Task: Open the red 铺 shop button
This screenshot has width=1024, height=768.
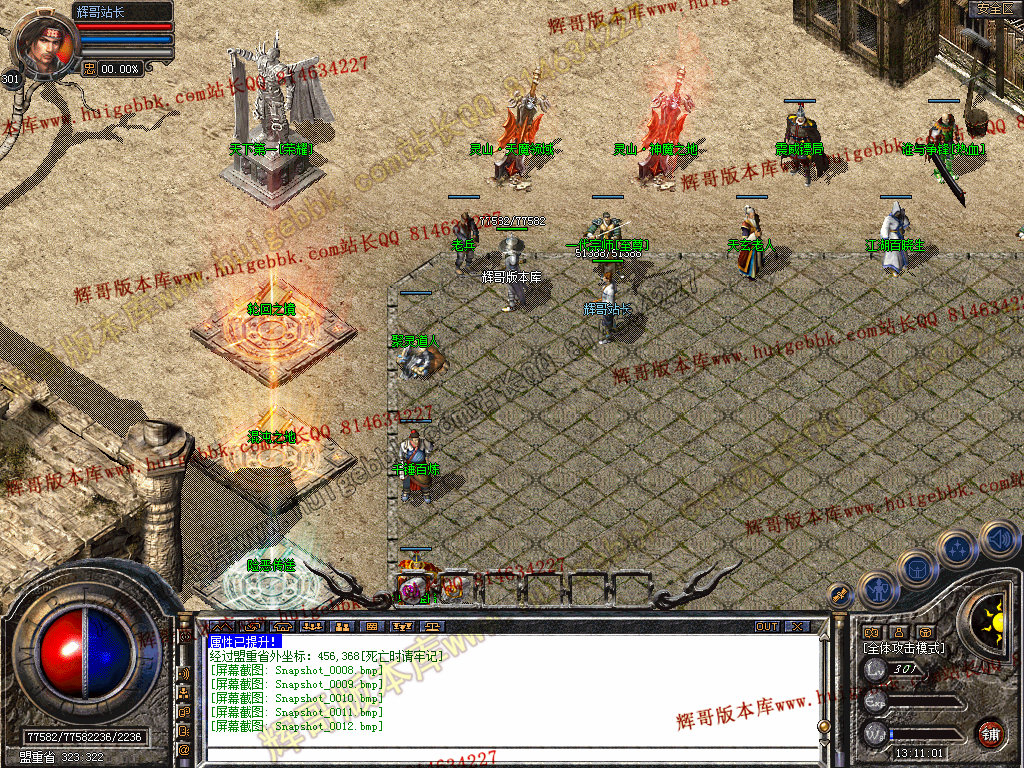Action: point(989,732)
